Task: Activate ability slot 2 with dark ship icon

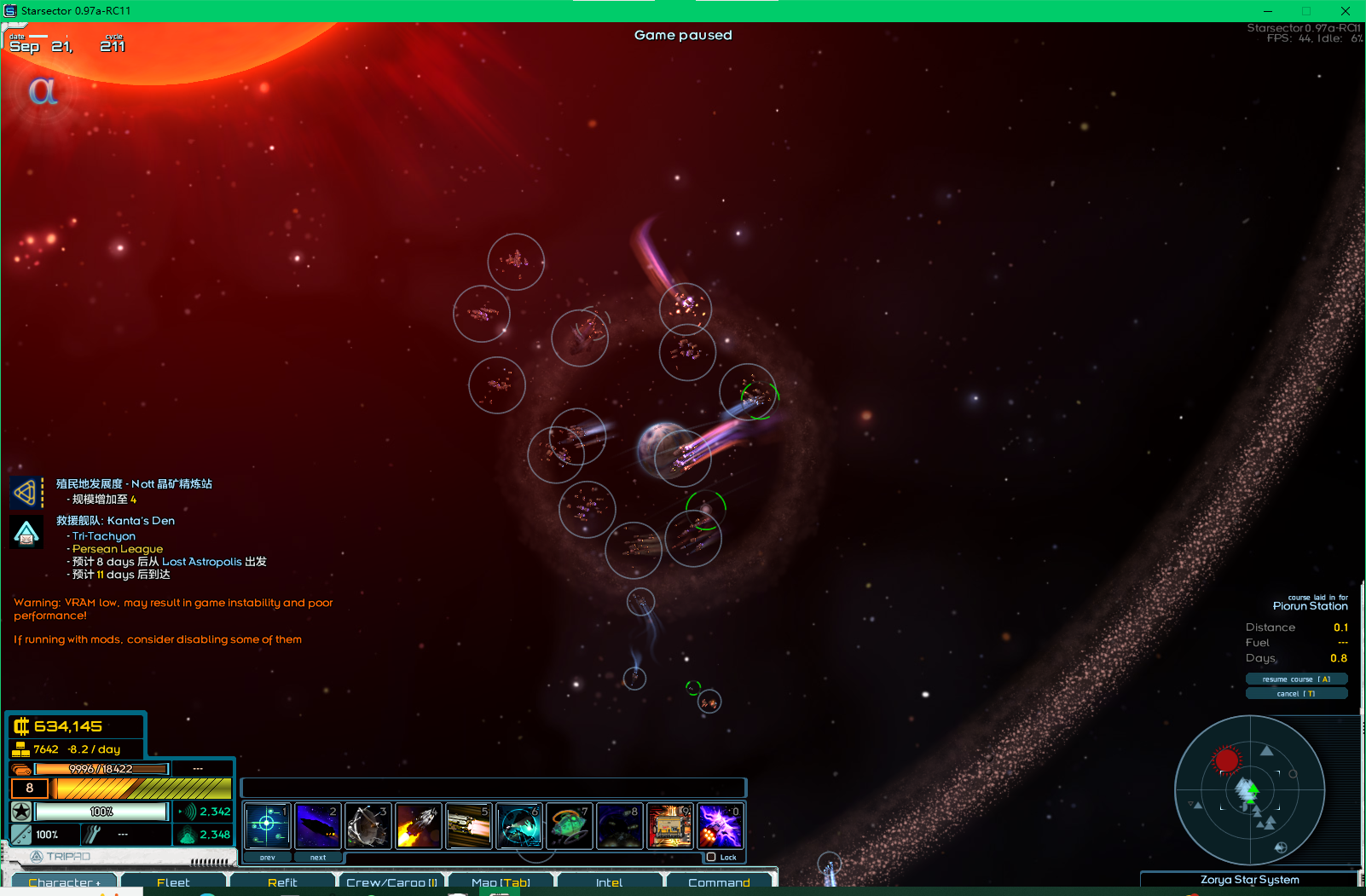Action: click(x=317, y=825)
